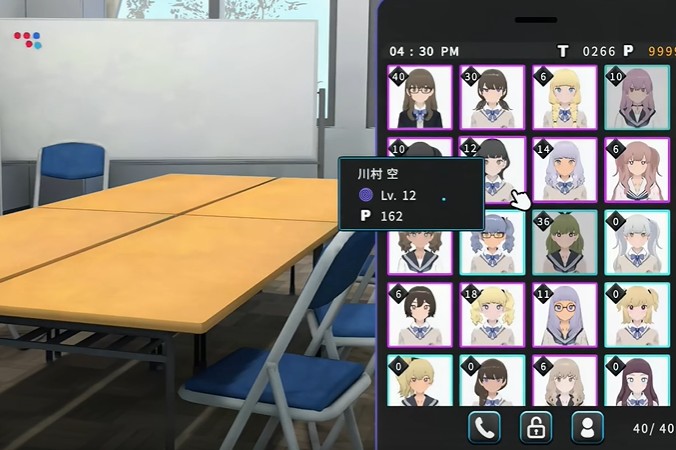
Task: Choose the level 11 purple-haired girl with glasses
Action: (x=565, y=314)
